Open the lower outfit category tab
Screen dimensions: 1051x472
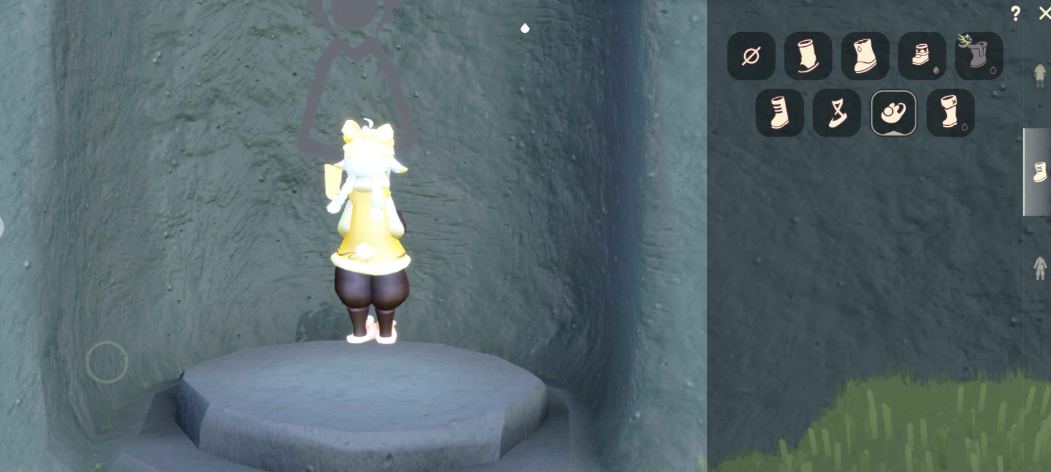[x=1039, y=268]
